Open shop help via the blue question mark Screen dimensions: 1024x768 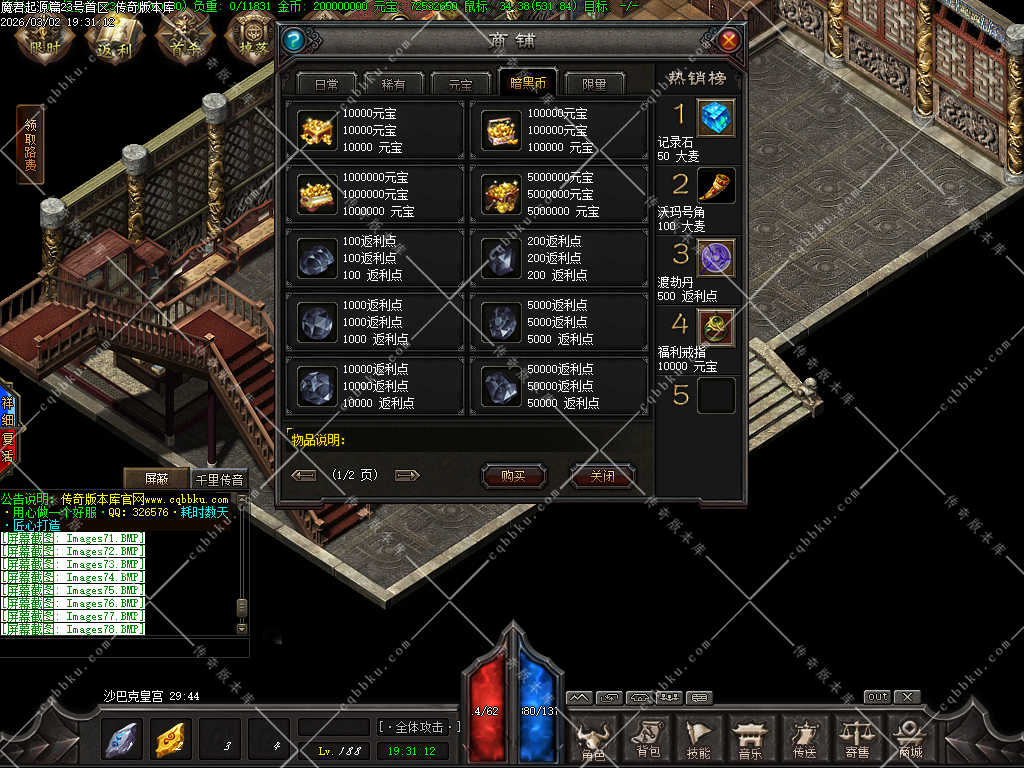(293, 40)
